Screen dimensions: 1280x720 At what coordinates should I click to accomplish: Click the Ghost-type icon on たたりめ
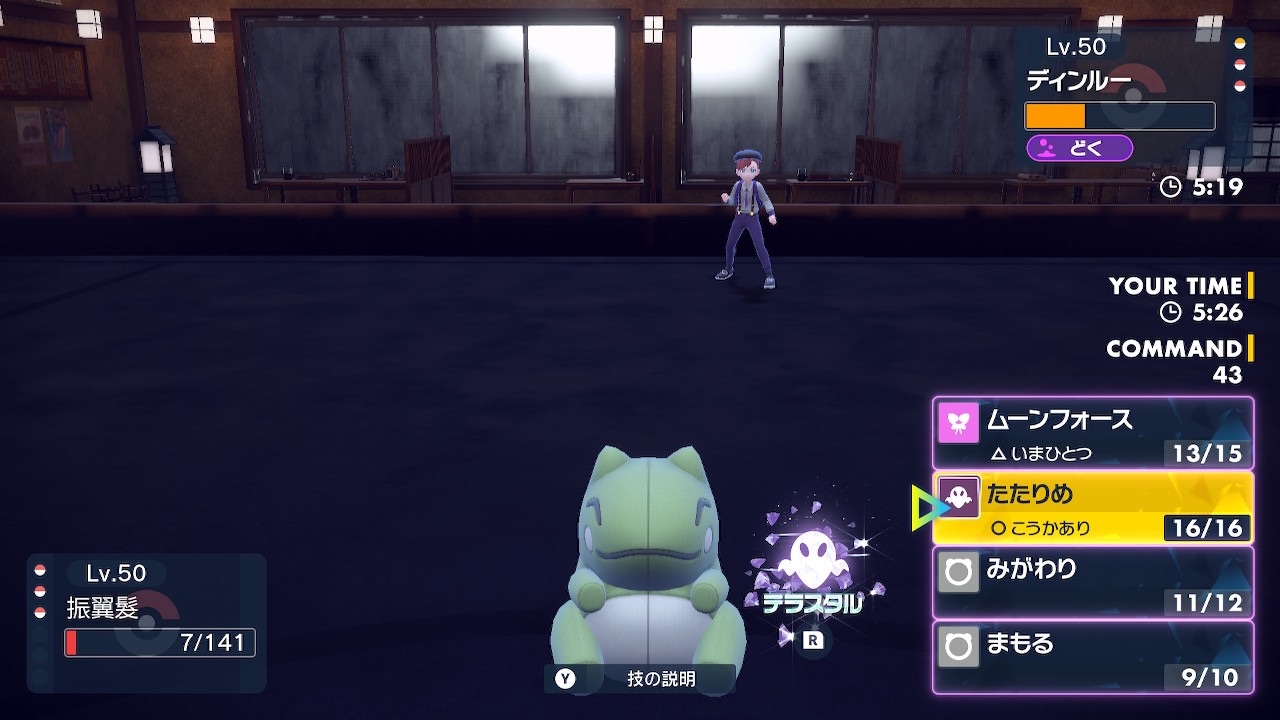[958, 495]
